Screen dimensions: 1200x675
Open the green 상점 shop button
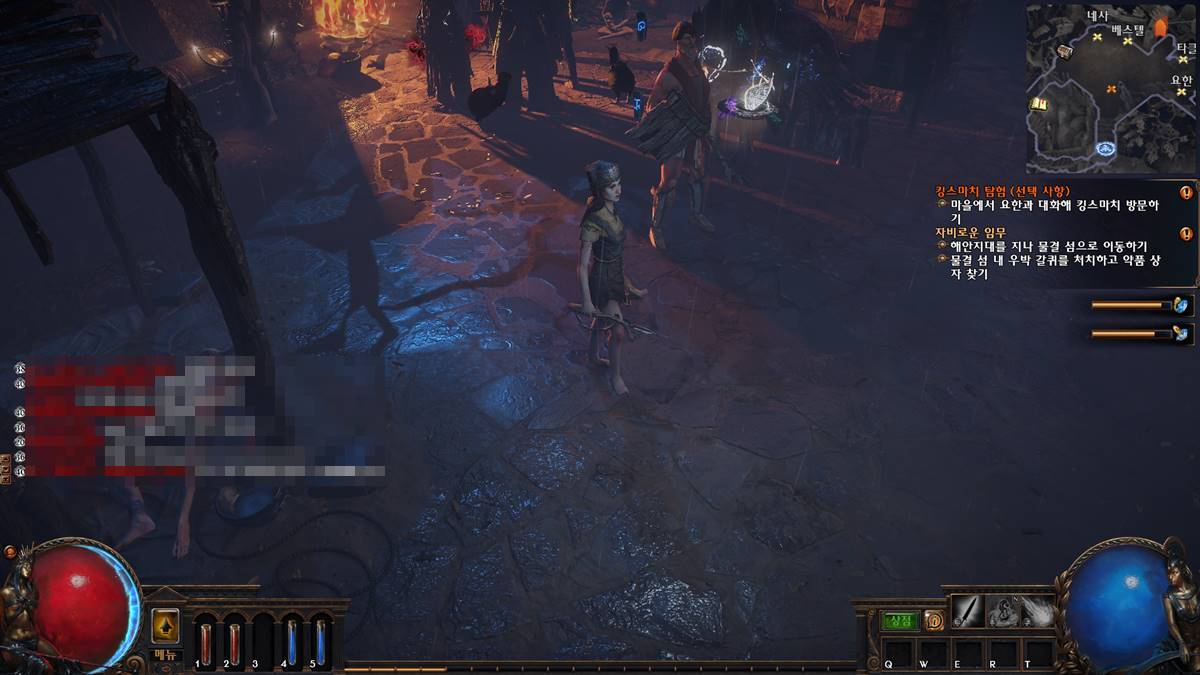(900, 620)
